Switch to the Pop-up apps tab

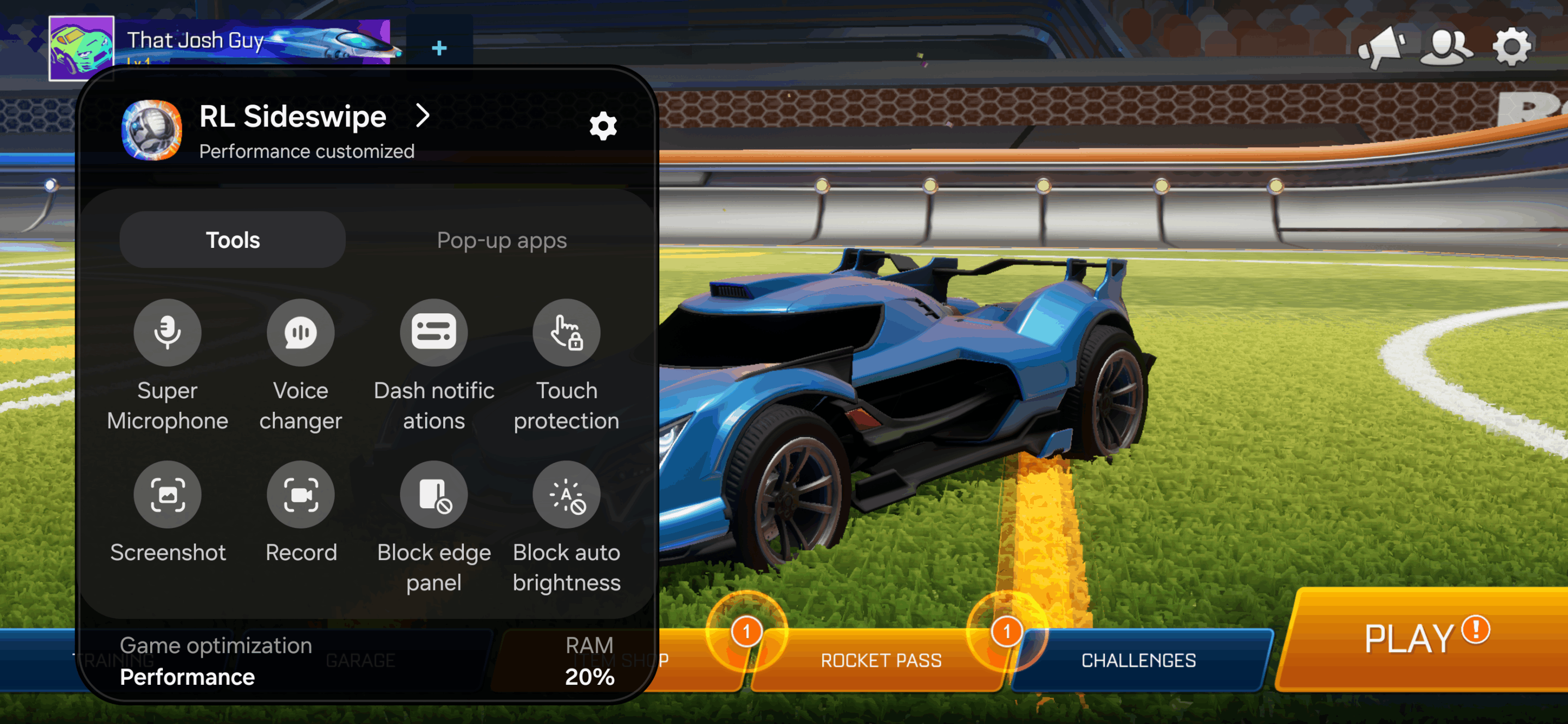(x=501, y=241)
